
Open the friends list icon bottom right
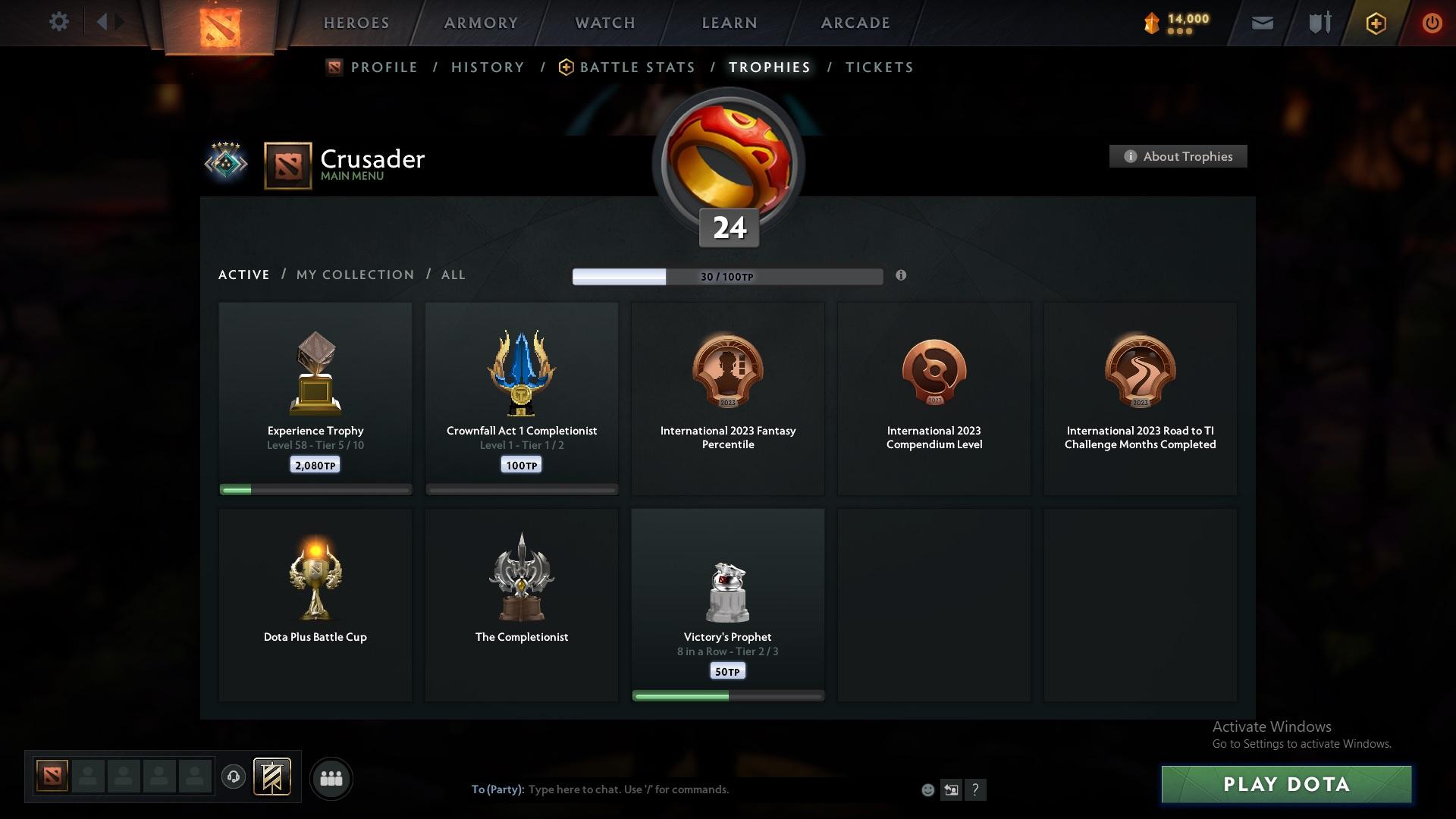coord(331,778)
